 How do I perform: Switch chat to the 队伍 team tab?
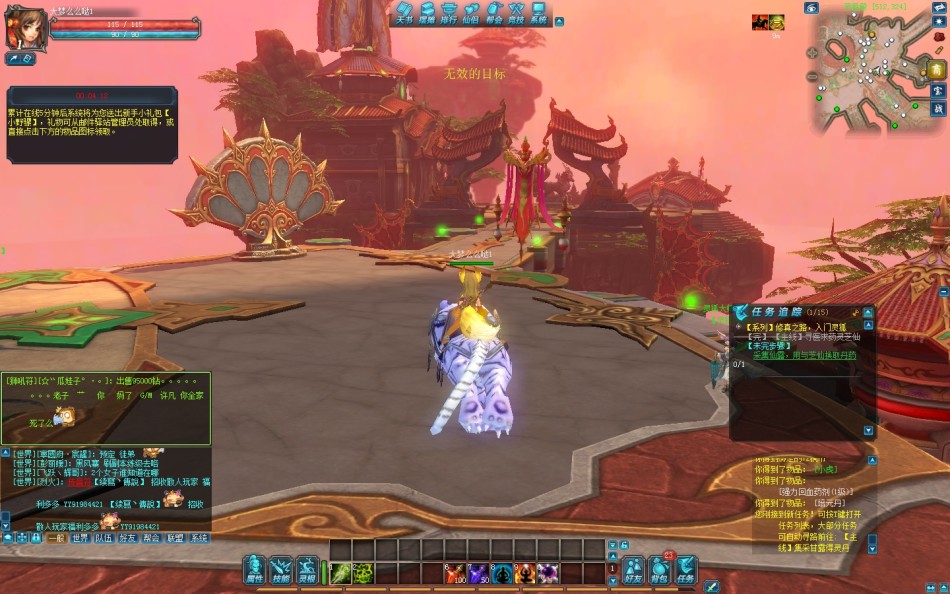tap(103, 538)
